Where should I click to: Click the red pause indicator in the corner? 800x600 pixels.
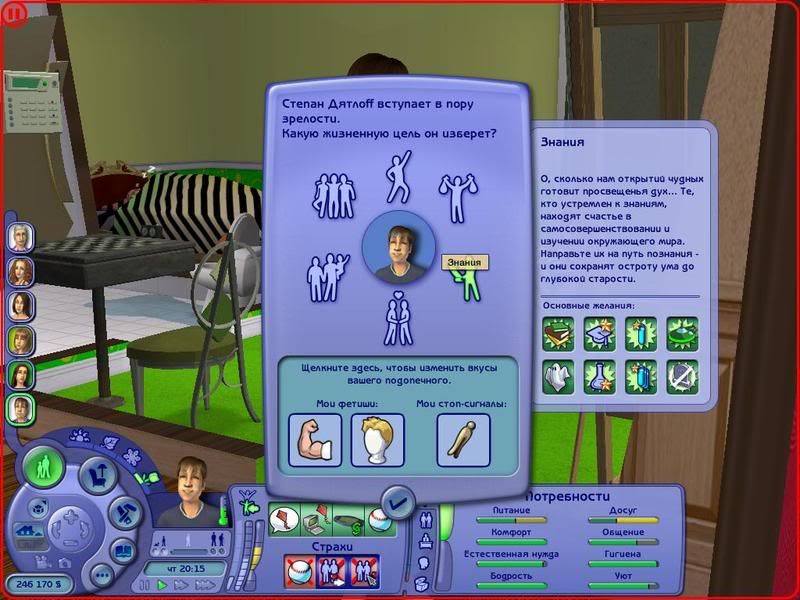click(14, 15)
